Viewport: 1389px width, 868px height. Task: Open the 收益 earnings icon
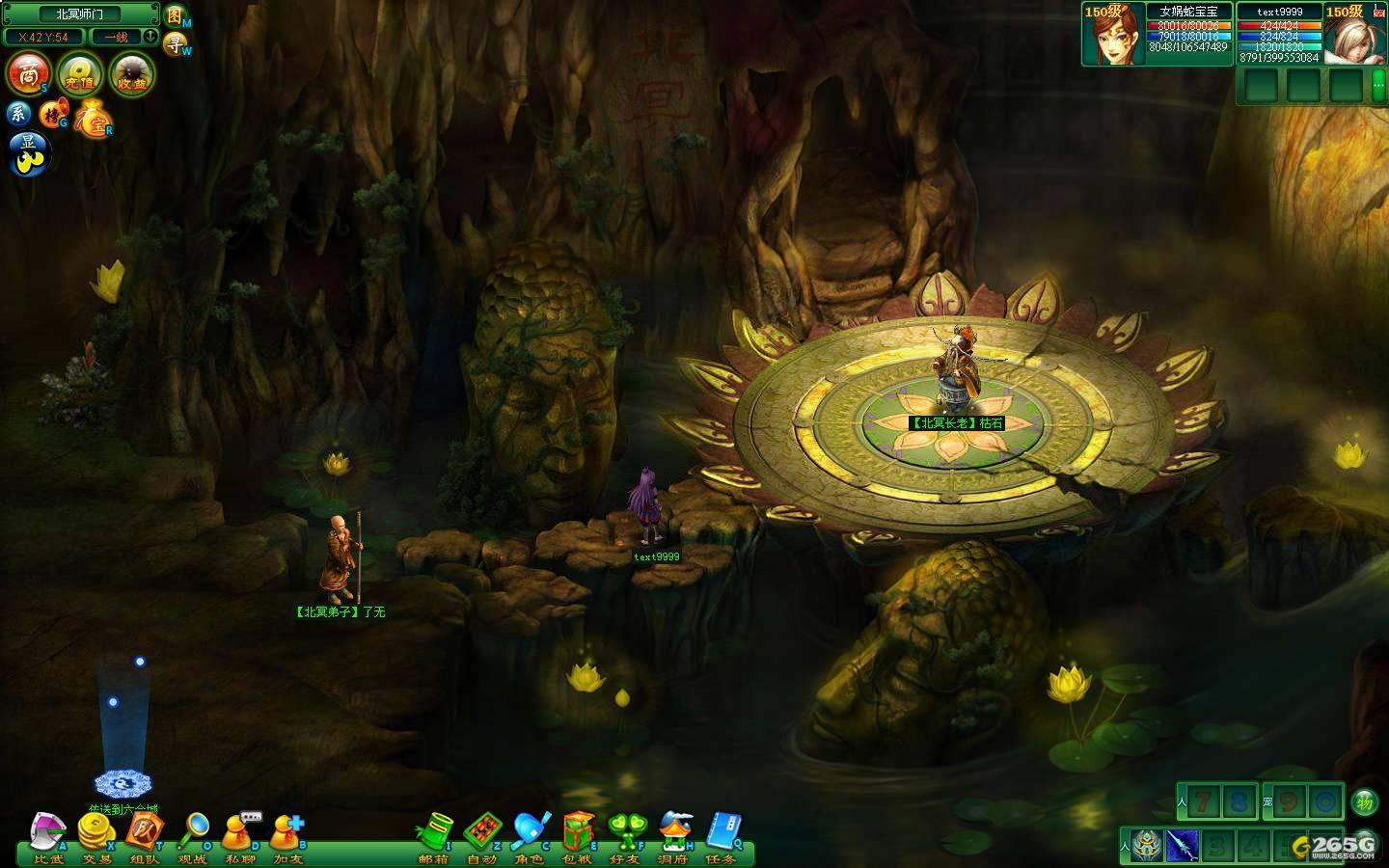click(x=130, y=74)
